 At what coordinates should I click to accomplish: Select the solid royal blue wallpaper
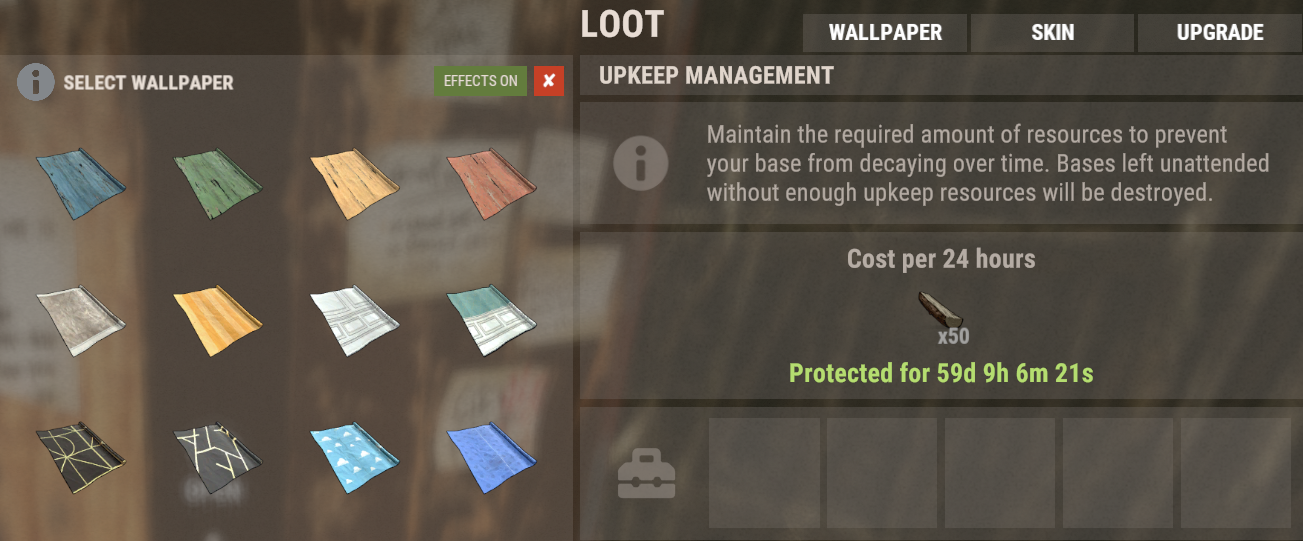[x=492, y=459]
